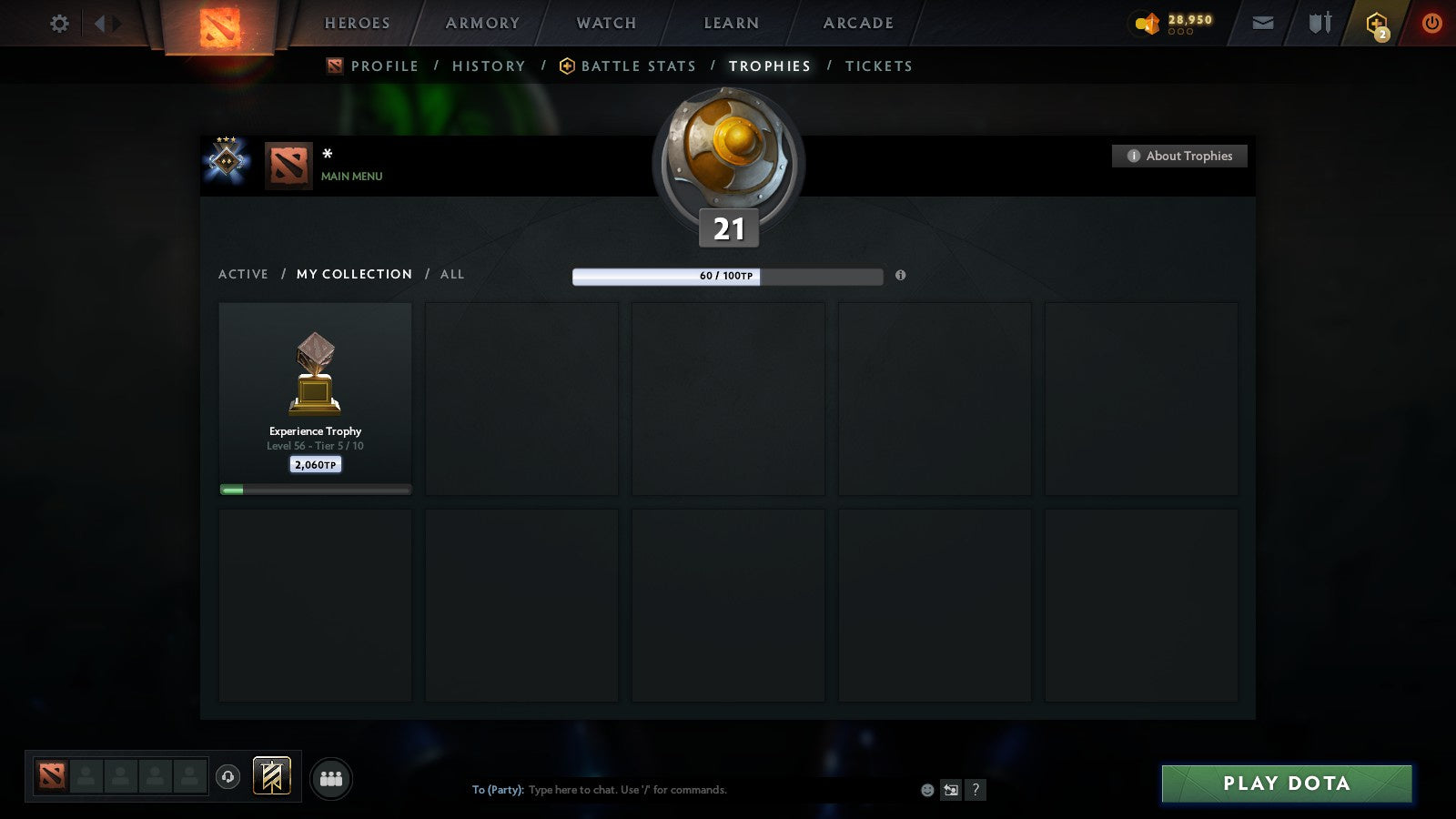Click the About Trophies button

coord(1179,156)
